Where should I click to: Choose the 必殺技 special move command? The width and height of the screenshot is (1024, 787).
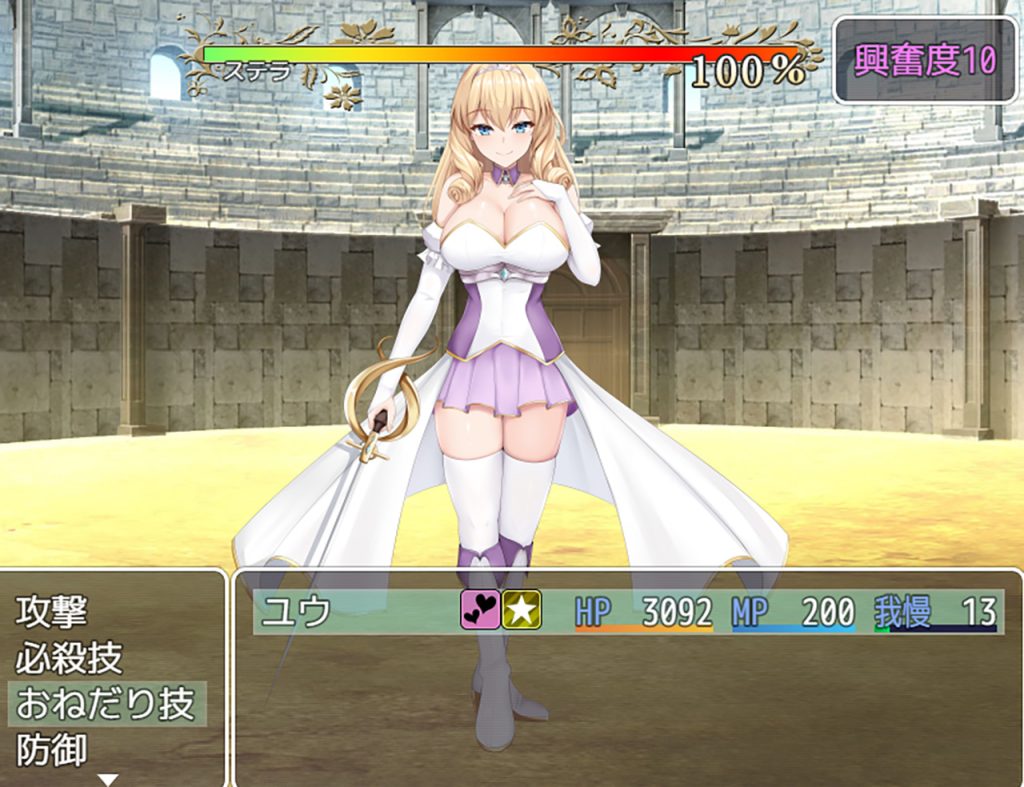point(69,658)
